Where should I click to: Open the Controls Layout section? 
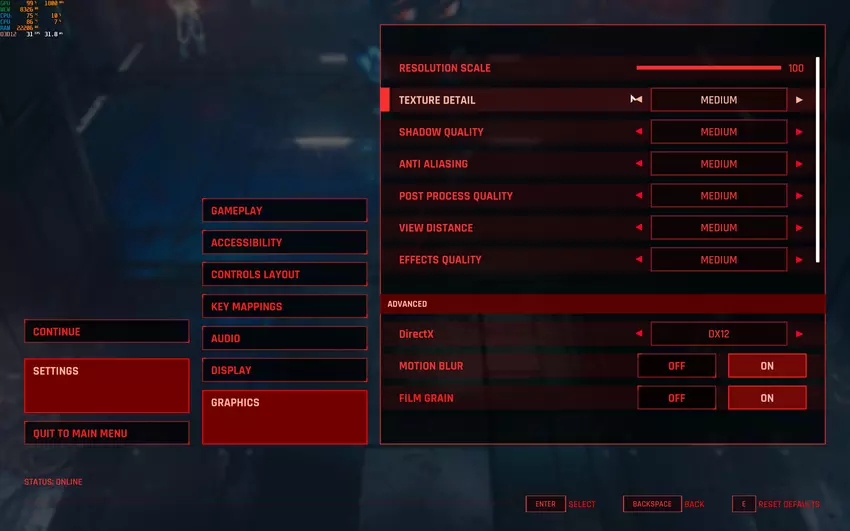[x=284, y=275]
